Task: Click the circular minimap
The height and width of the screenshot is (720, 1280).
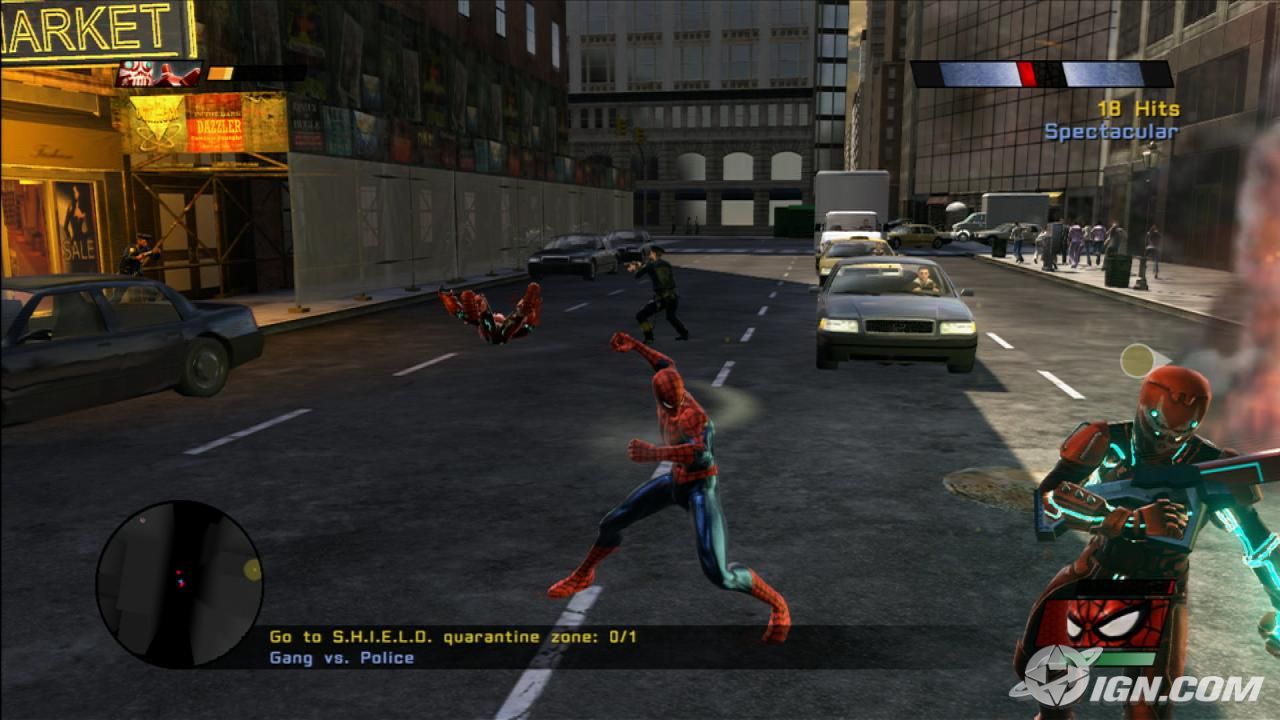Action: pos(179,584)
